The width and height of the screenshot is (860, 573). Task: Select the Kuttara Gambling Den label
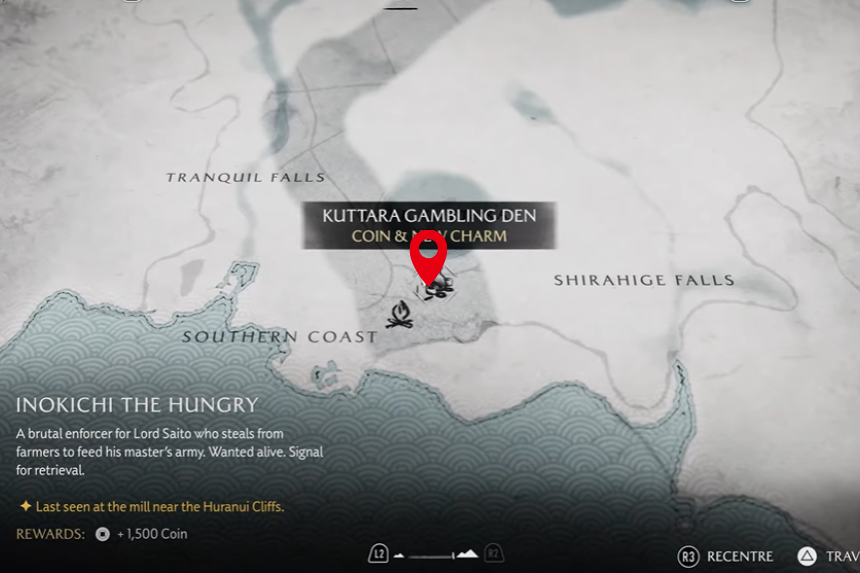click(x=429, y=215)
